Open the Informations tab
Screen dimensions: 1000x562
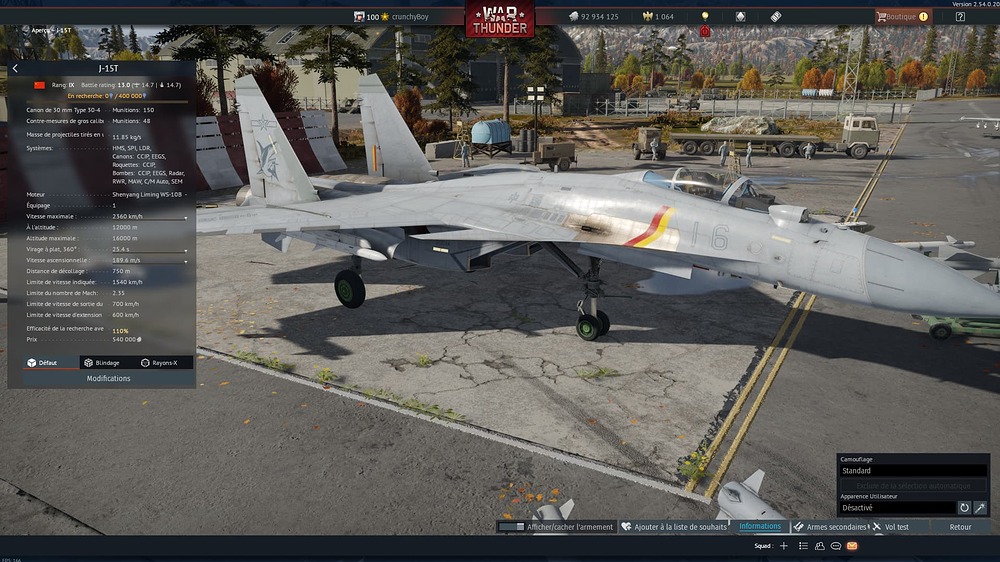pyautogui.click(x=760, y=527)
